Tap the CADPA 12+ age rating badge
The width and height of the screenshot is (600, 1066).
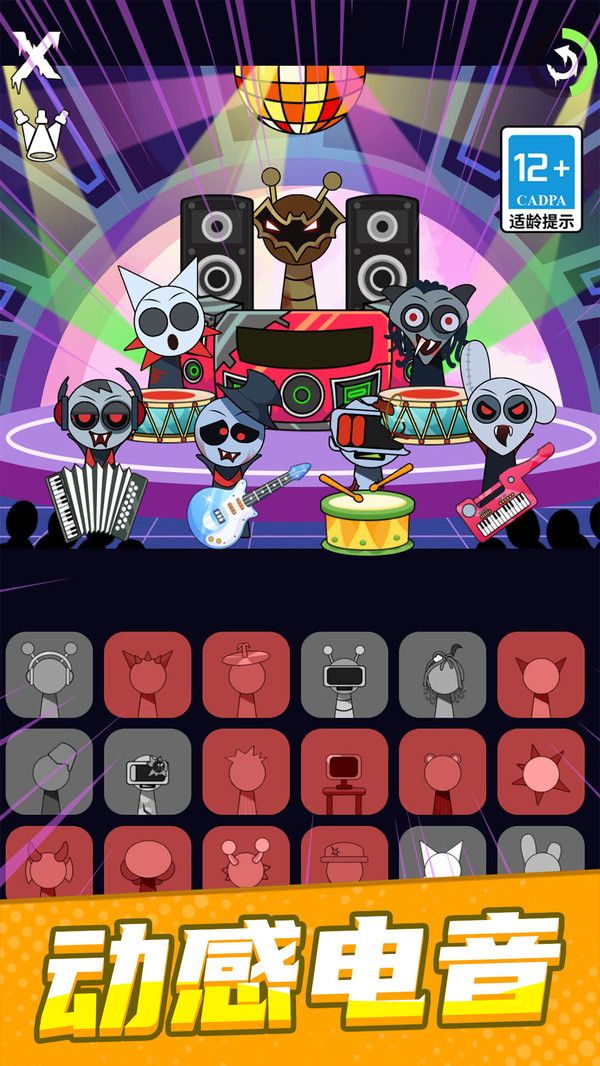(x=541, y=180)
